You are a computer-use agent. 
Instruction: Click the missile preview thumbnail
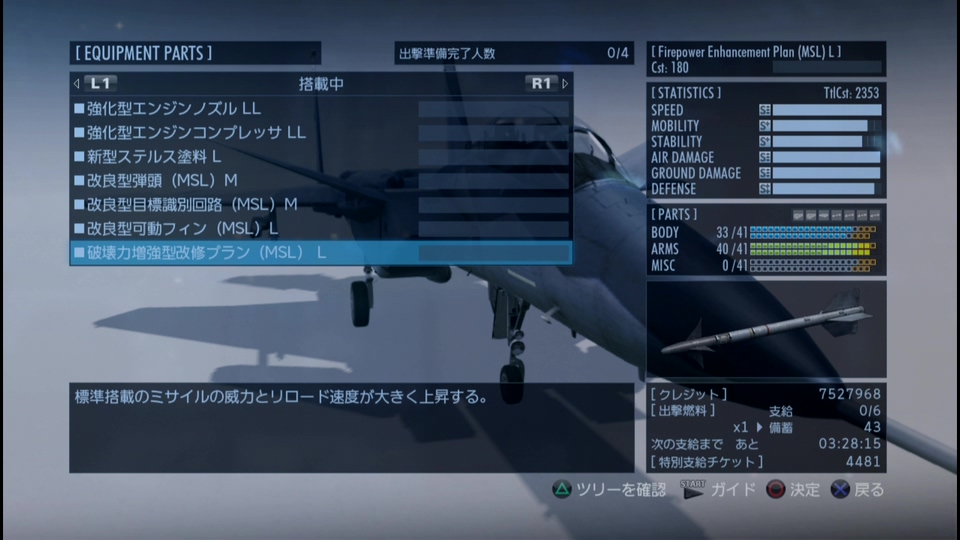[x=765, y=327]
